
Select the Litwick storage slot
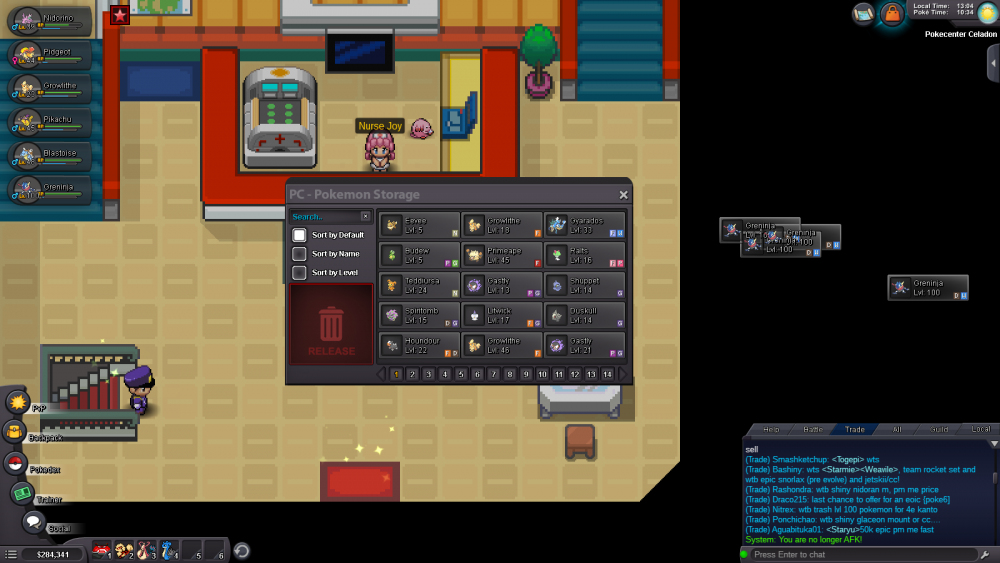coord(502,315)
